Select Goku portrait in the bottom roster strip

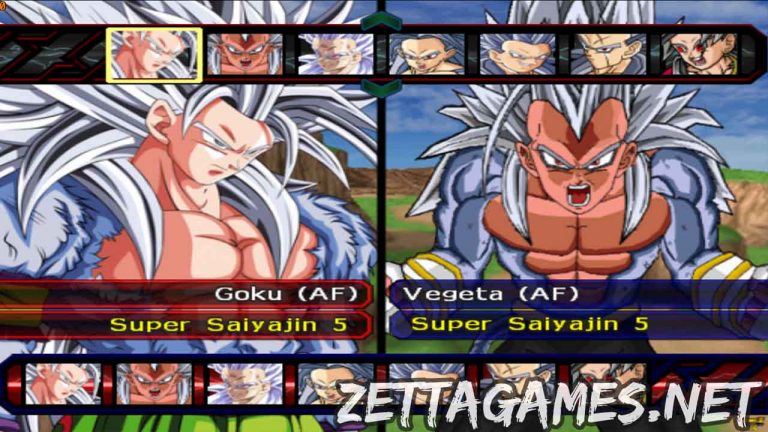(62, 383)
